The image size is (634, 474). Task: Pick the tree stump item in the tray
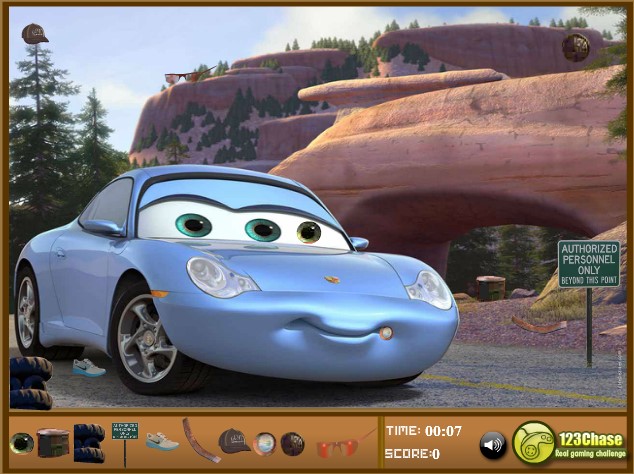click(x=53, y=442)
